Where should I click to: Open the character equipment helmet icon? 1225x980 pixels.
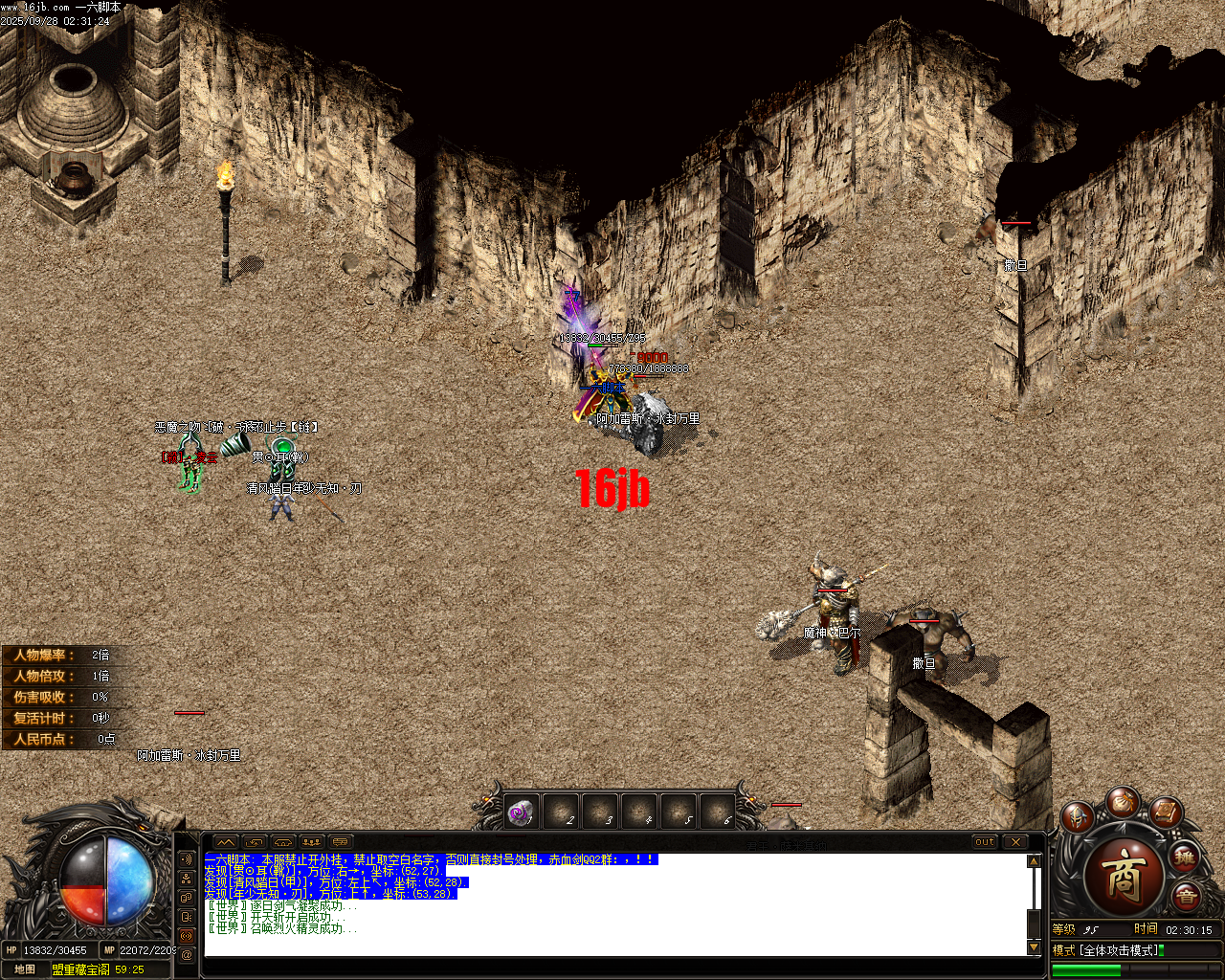tap(1077, 817)
